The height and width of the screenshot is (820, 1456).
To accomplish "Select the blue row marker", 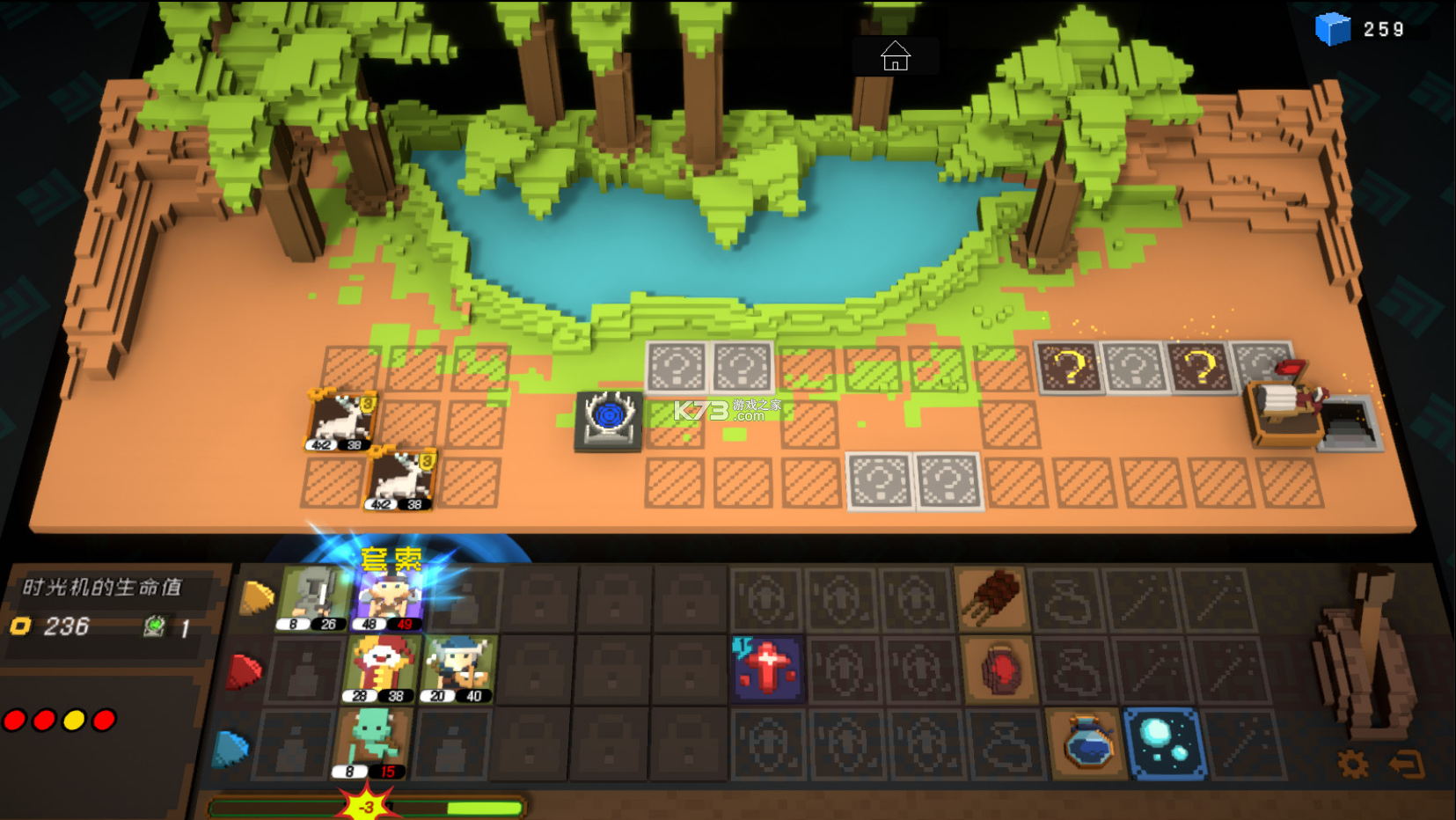I will tap(231, 748).
